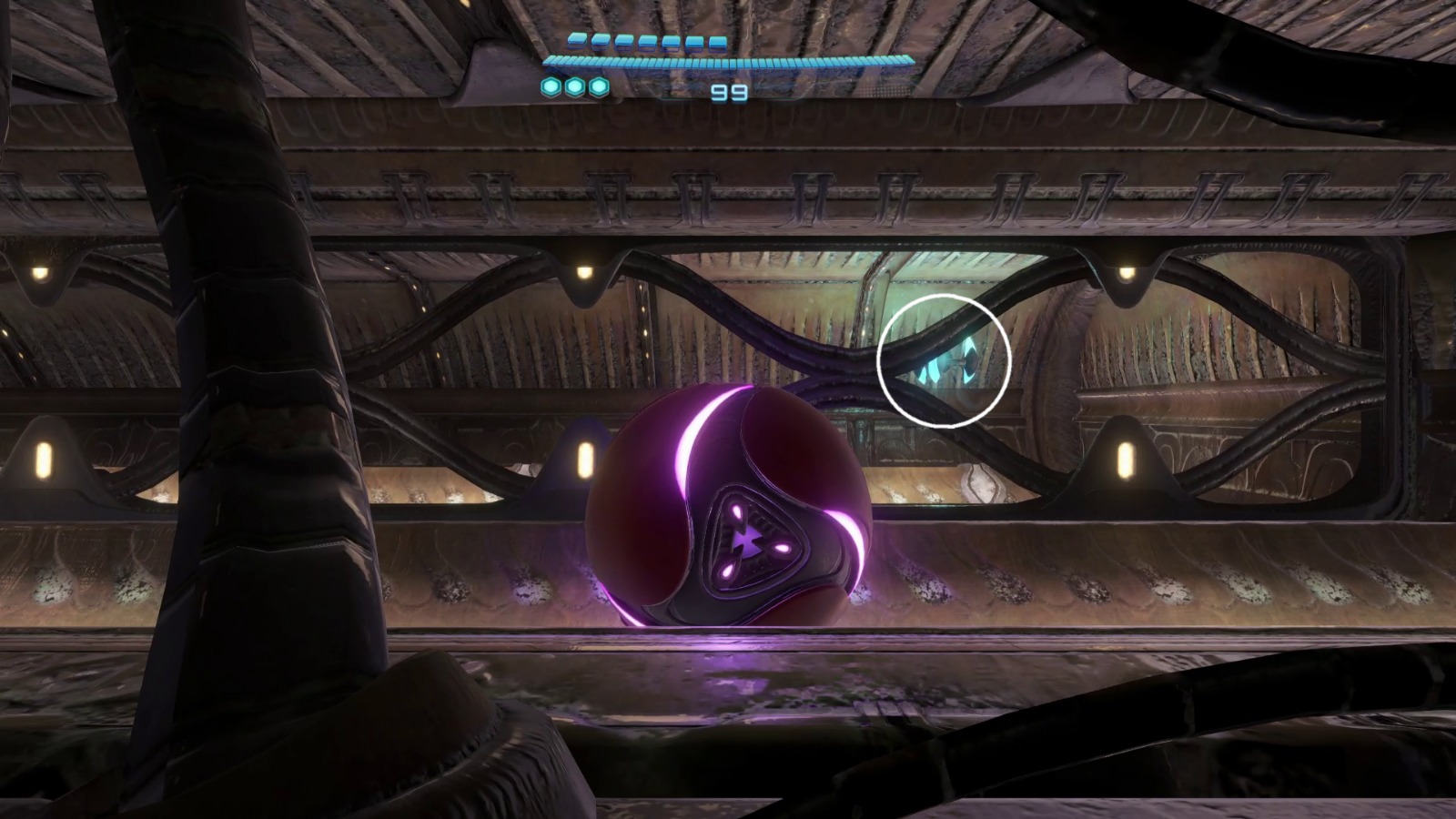
Task: Select the rightmost energy tank unit icon
Action: point(717,42)
